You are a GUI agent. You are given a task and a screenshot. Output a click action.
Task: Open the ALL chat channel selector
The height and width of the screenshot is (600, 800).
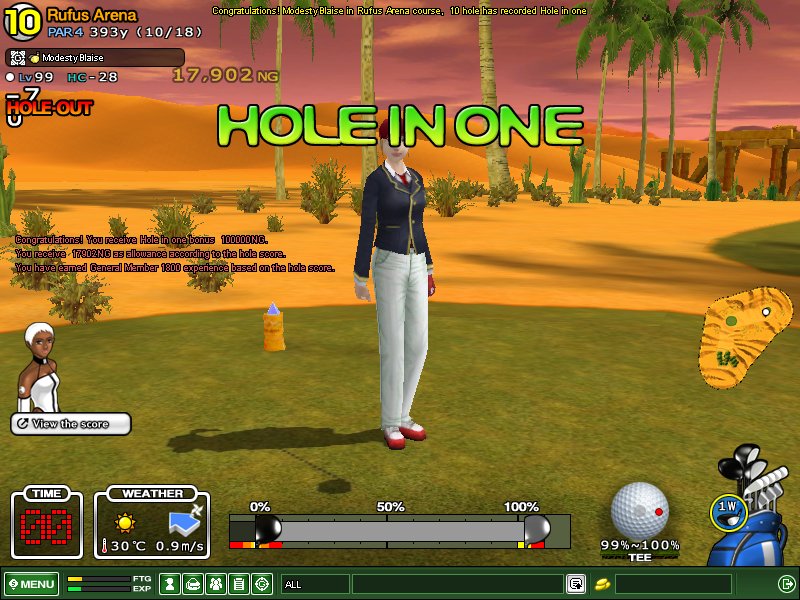314,584
